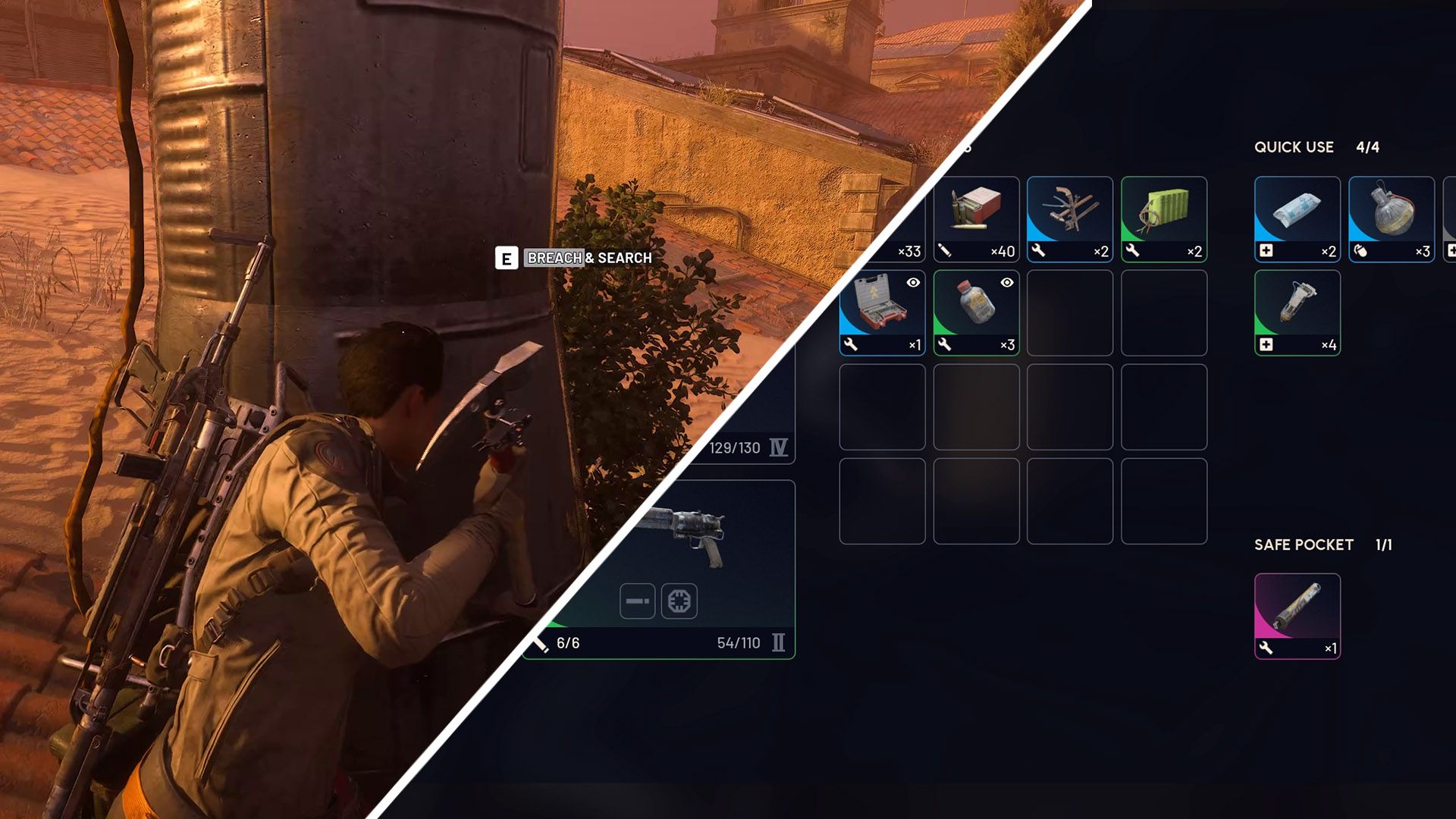Click the wrench icon on the Safe Pocket item
This screenshot has height=819, width=1456.
click(1268, 647)
